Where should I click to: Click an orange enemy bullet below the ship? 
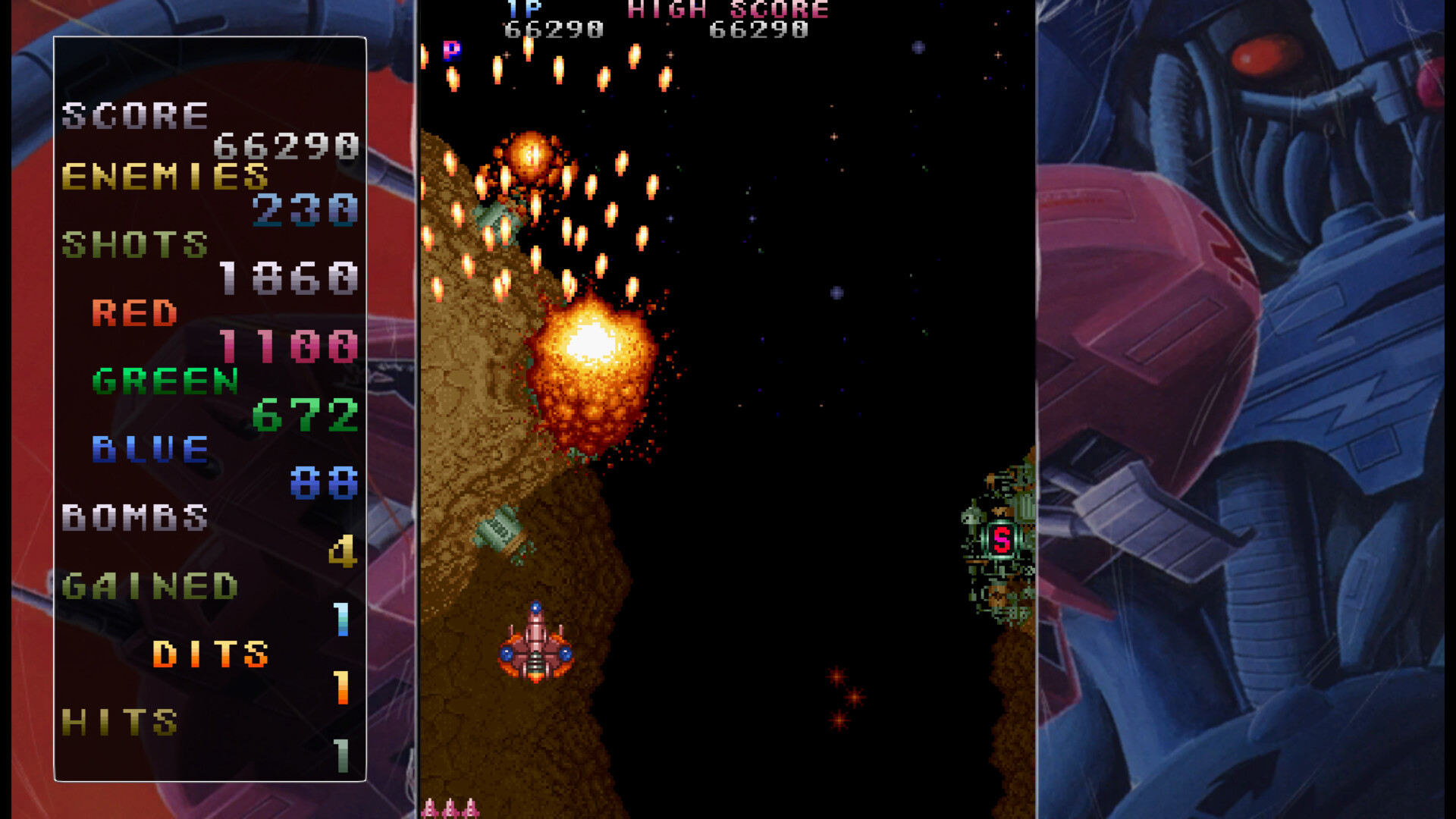[x=837, y=677]
